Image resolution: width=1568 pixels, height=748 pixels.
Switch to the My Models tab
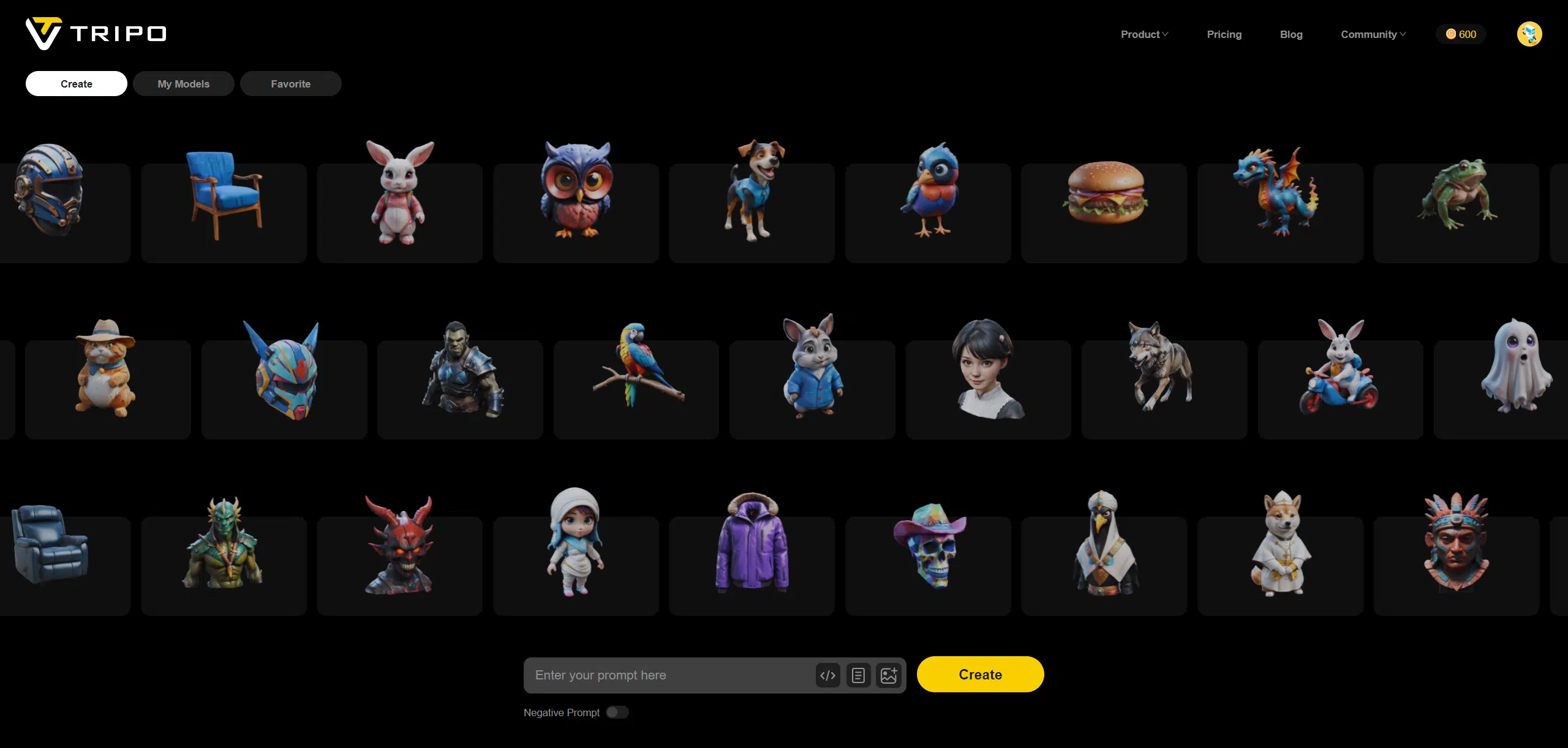tap(183, 84)
